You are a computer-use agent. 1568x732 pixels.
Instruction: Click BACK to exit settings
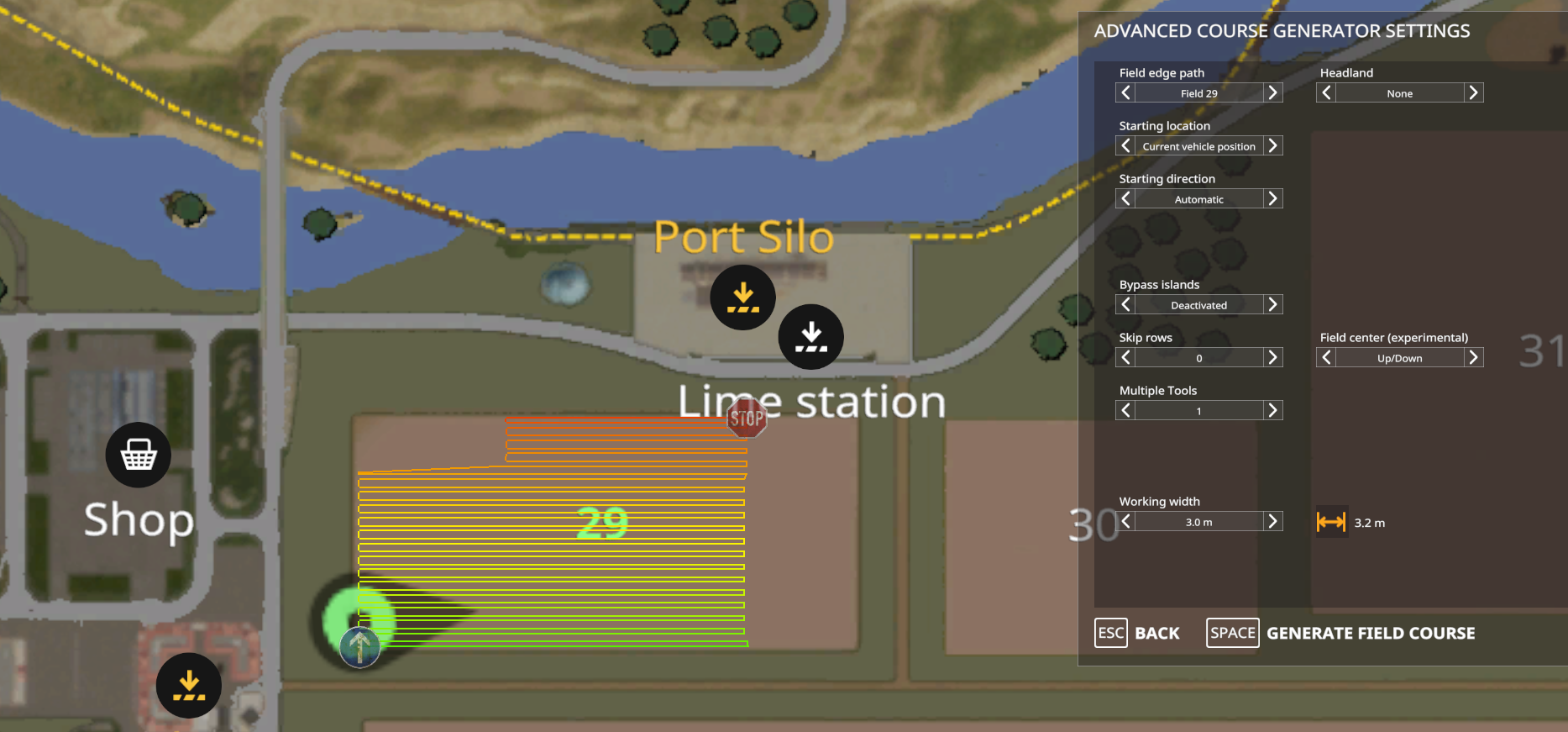pyautogui.click(x=1156, y=633)
